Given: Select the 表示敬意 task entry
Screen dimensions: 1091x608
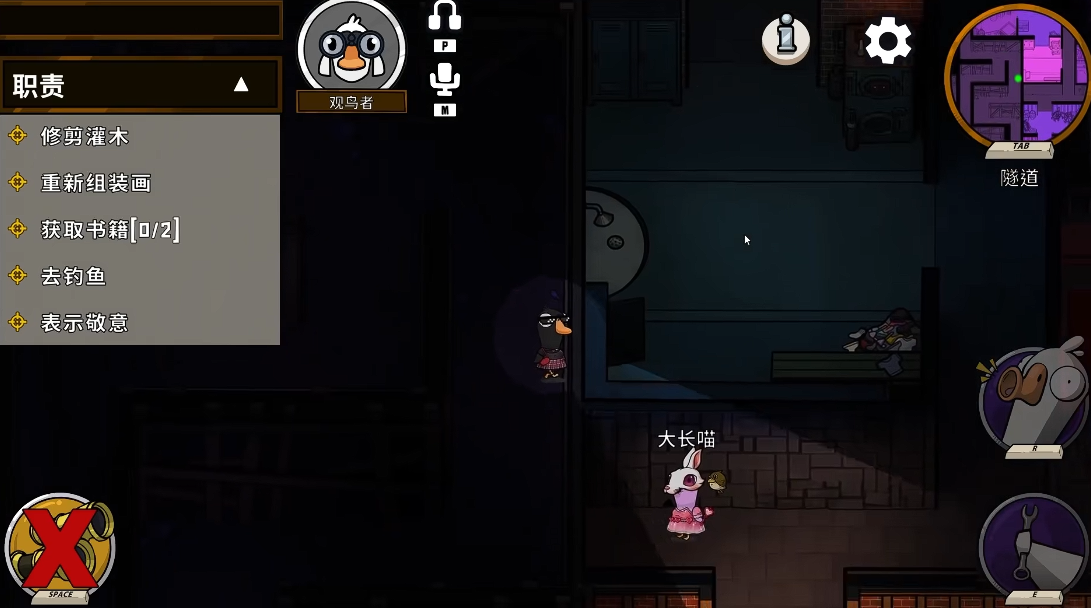Looking at the screenshot, I should (x=85, y=322).
